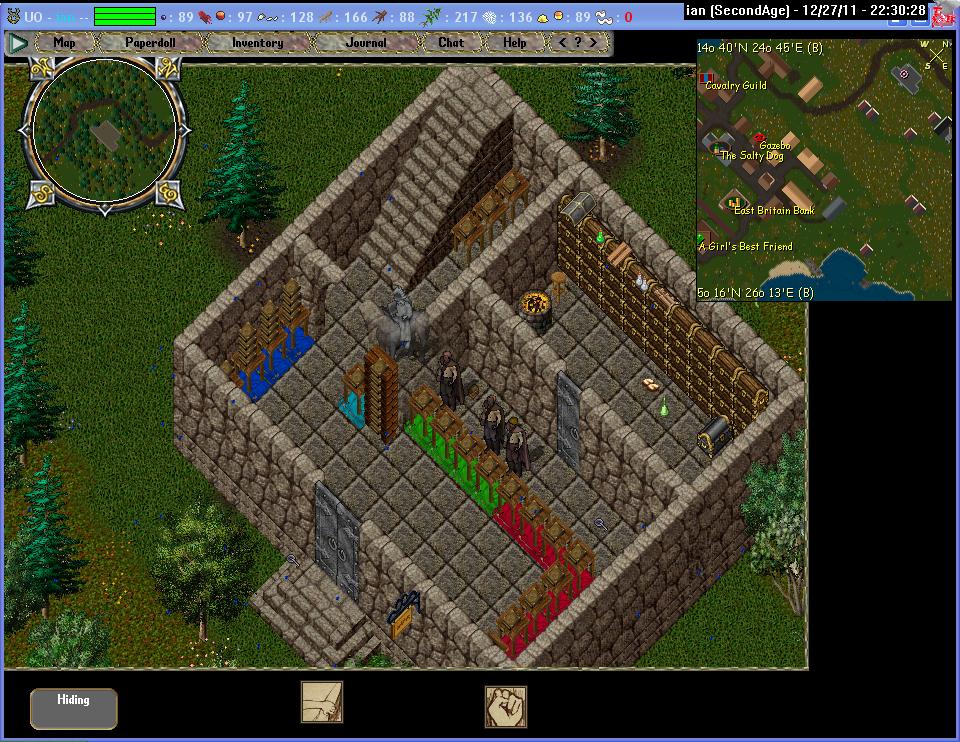Image resolution: width=960 pixels, height=742 pixels.
Task: Show the Journal log
Action: coord(365,43)
